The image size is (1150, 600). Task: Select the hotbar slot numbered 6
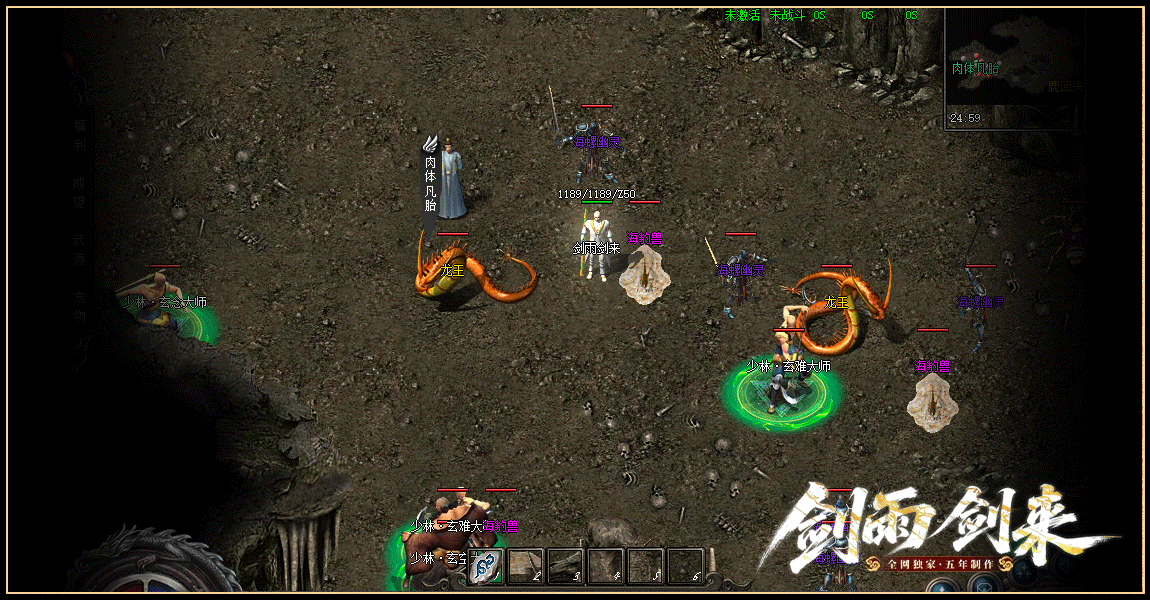(685, 566)
